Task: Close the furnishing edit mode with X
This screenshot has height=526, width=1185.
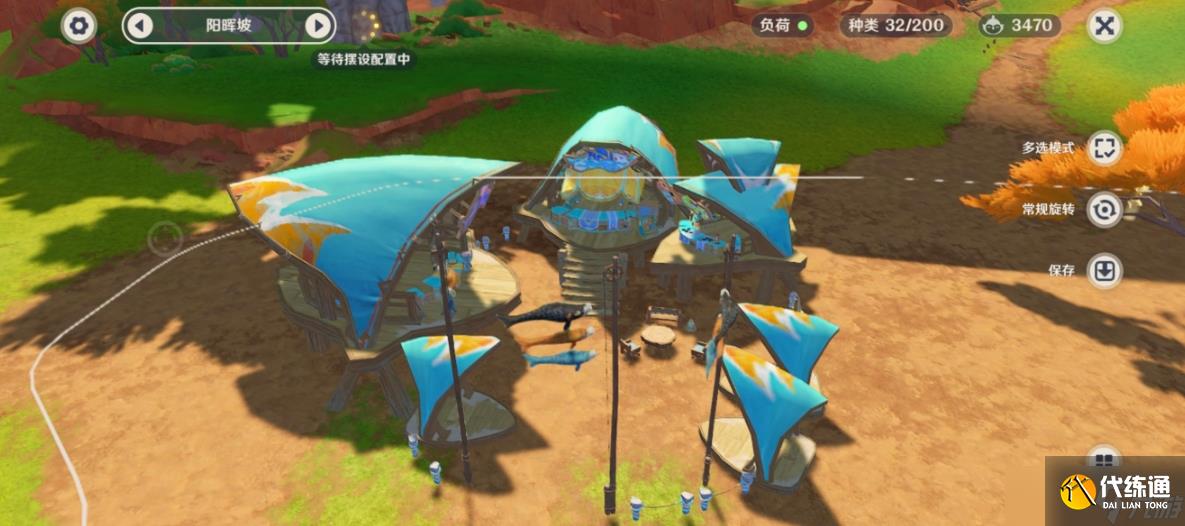Action: tap(1104, 25)
